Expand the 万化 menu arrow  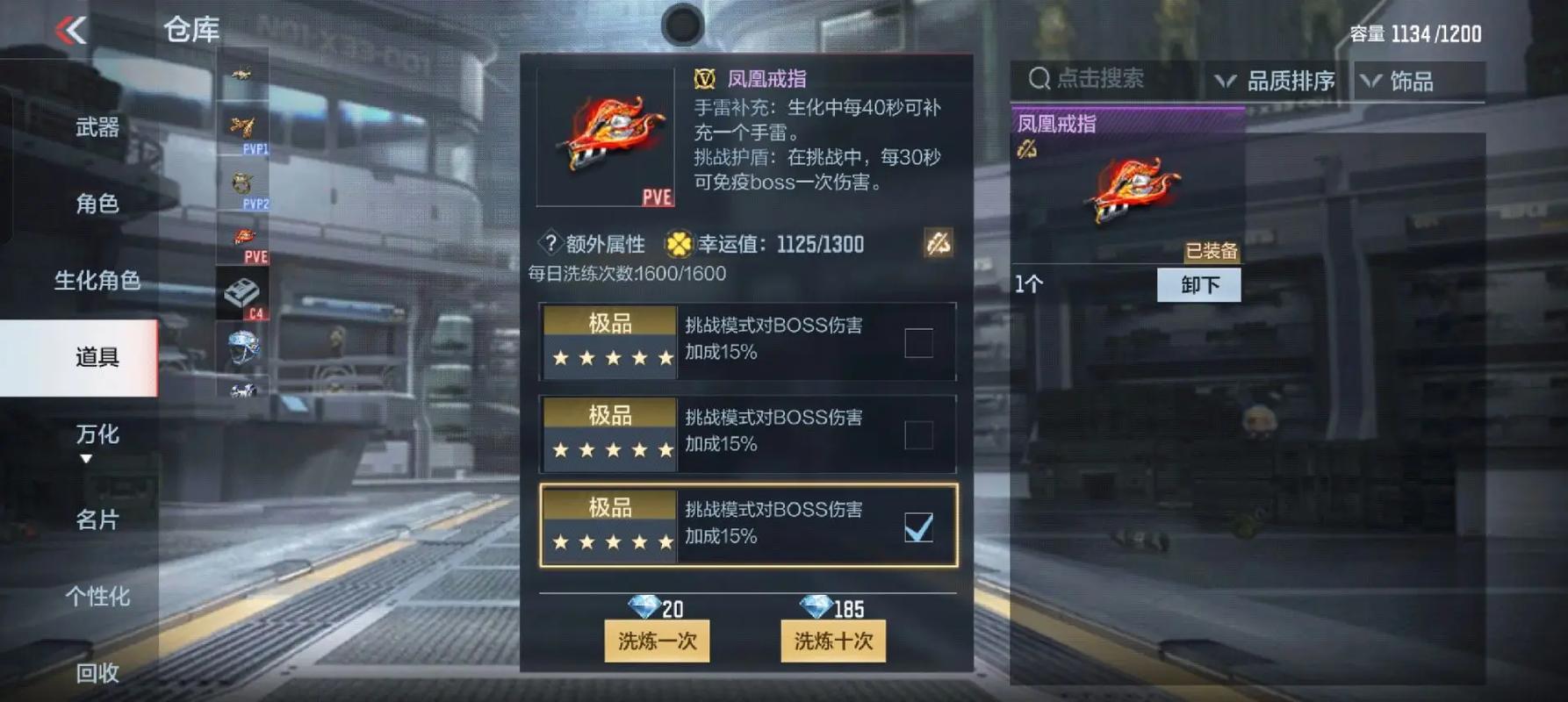[x=85, y=457]
